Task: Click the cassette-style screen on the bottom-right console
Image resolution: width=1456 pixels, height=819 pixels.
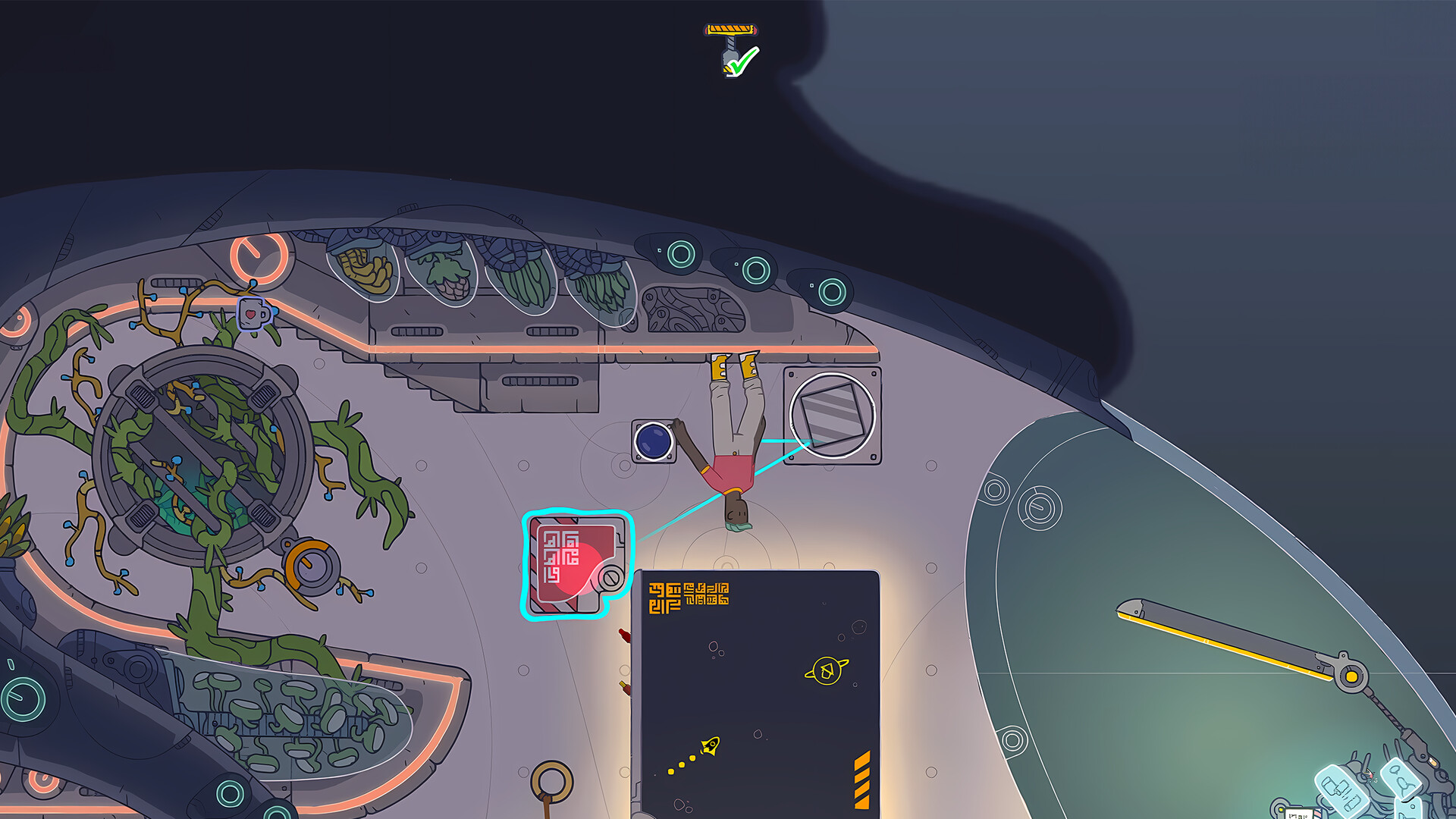Action: 1342,789
